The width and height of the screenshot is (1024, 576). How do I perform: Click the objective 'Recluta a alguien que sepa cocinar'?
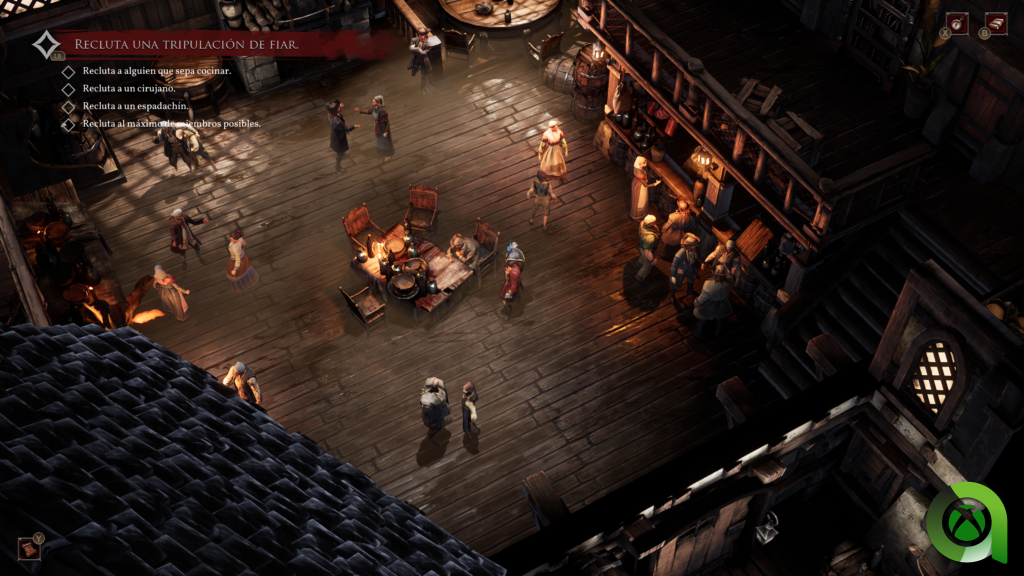click(x=157, y=71)
